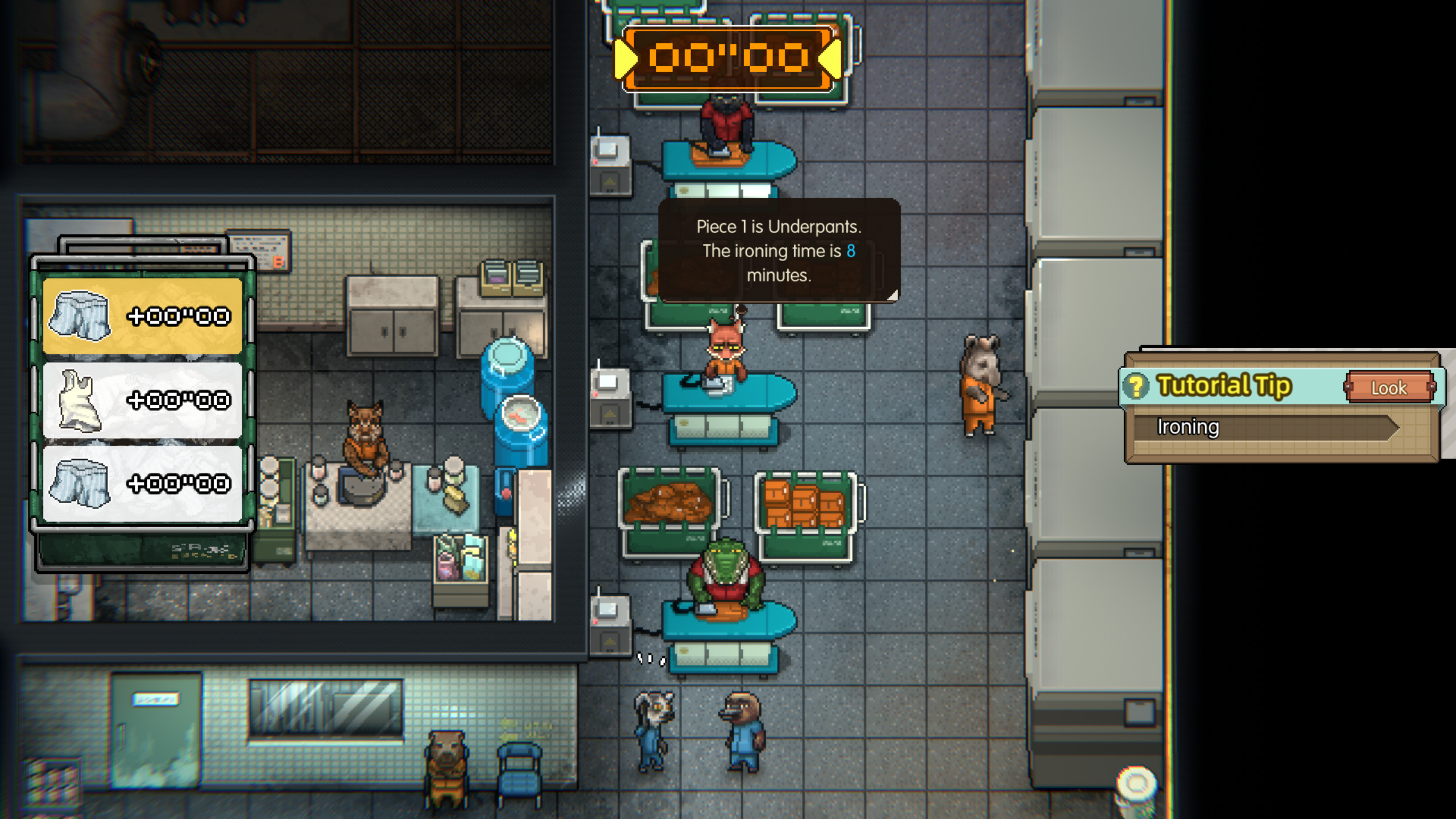Click the question mark icon on the Tutorial Tip

point(1135,386)
